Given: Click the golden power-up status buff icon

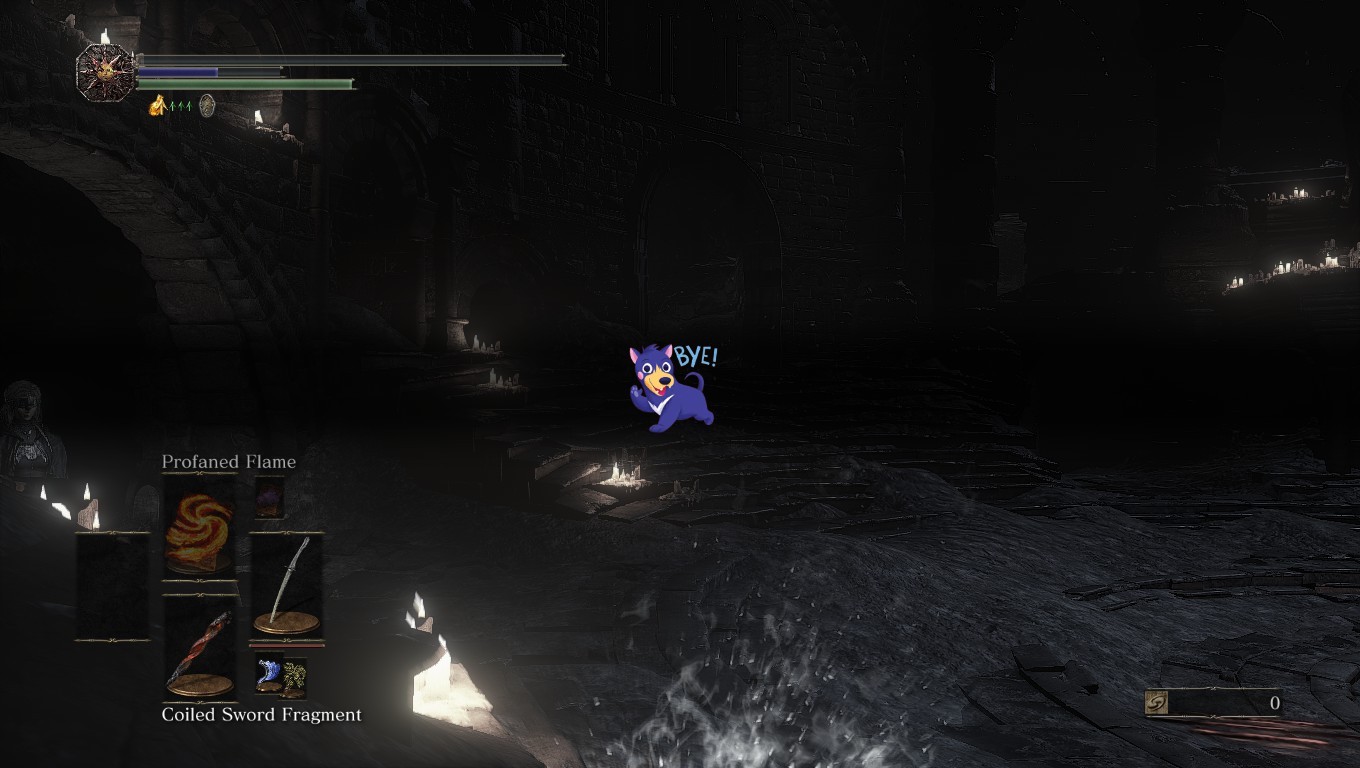Looking at the screenshot, I should [157, 105].
